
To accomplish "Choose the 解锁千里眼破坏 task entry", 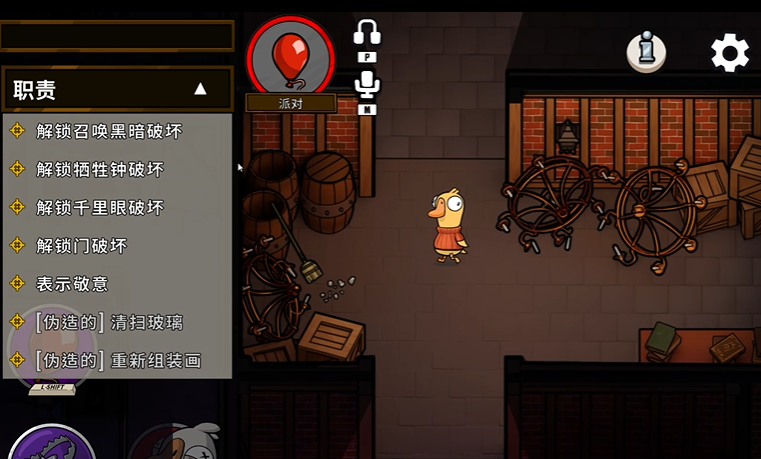I will click(x=100, y=207).
